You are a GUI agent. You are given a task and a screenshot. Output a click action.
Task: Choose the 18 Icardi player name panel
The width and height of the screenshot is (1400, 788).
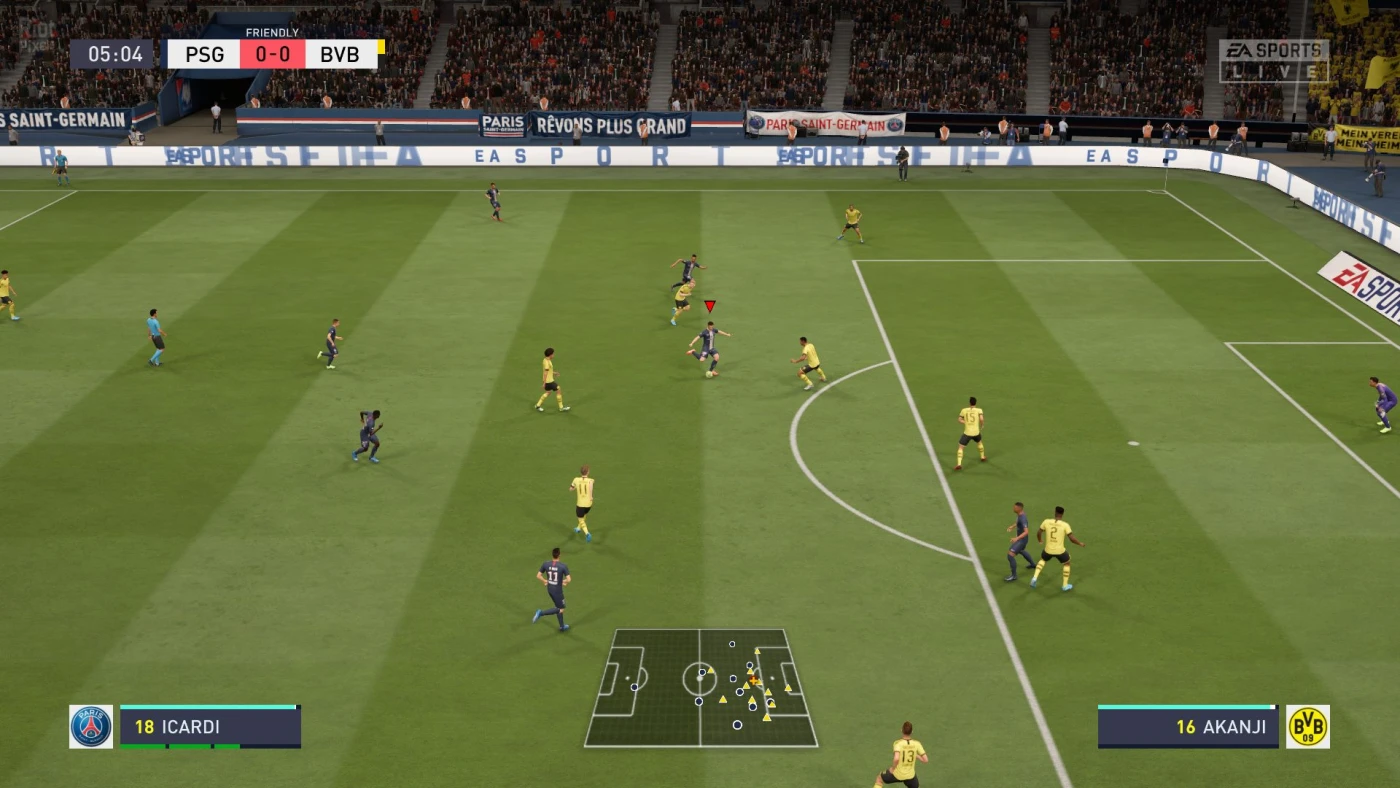[210, 727]
